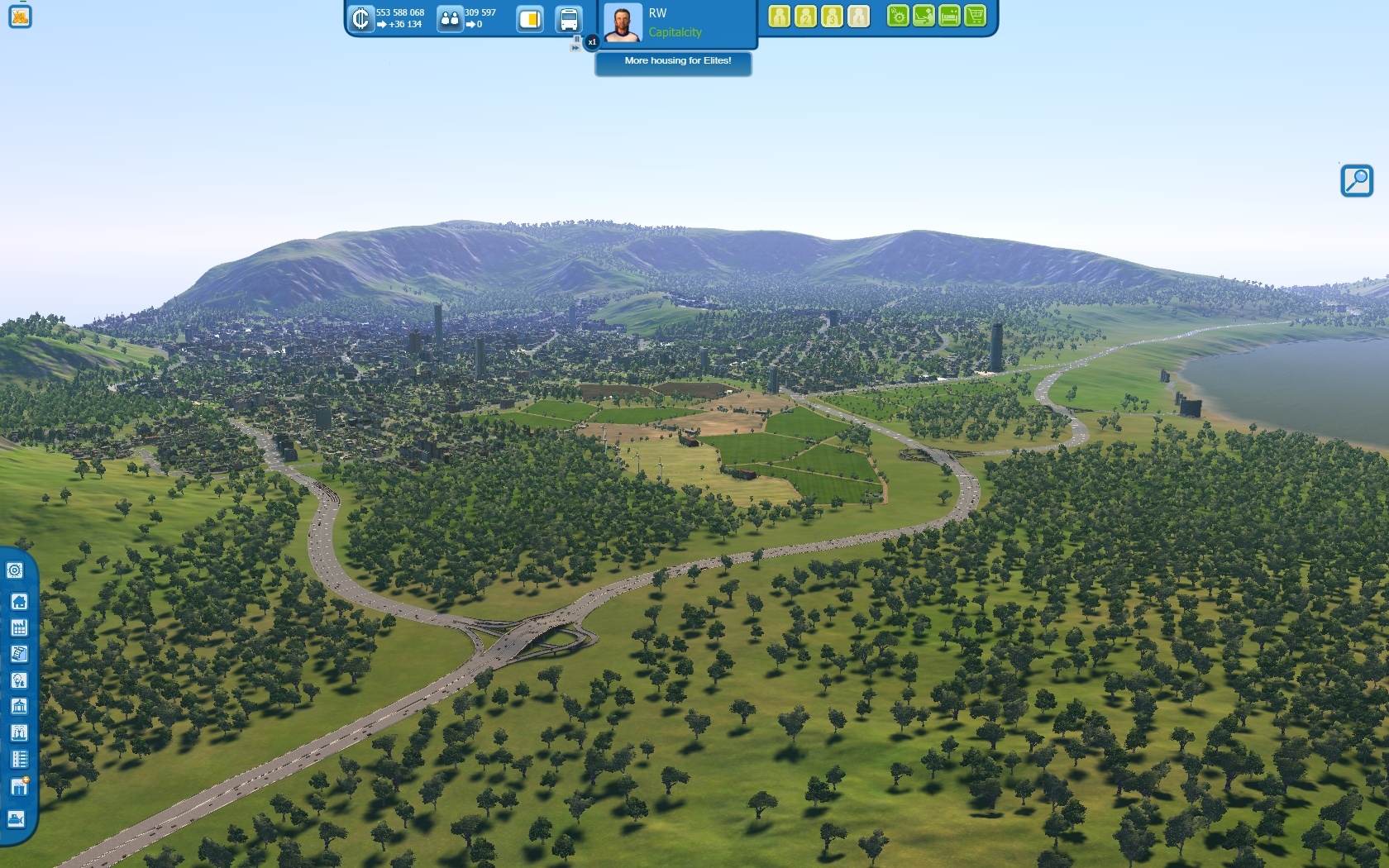
Task: Open the green hotel bed icon
Action: coord(950,17)
